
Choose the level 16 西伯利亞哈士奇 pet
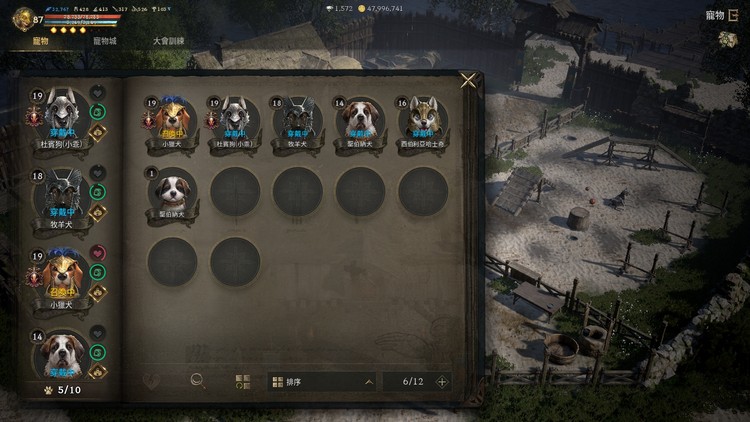coord(423,120)
